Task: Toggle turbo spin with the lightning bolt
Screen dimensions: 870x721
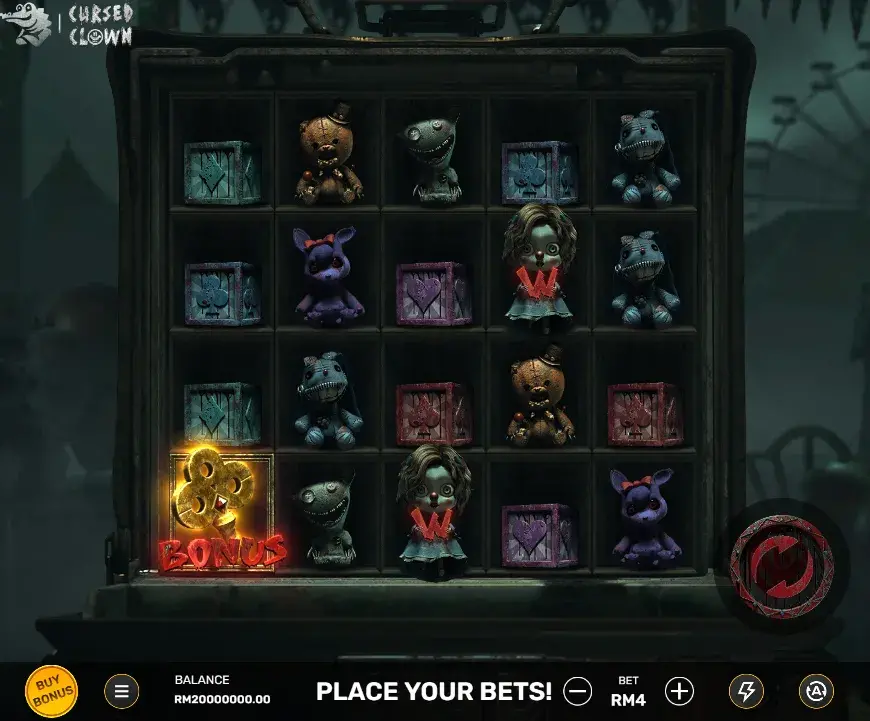Action: tap(746, 691)
